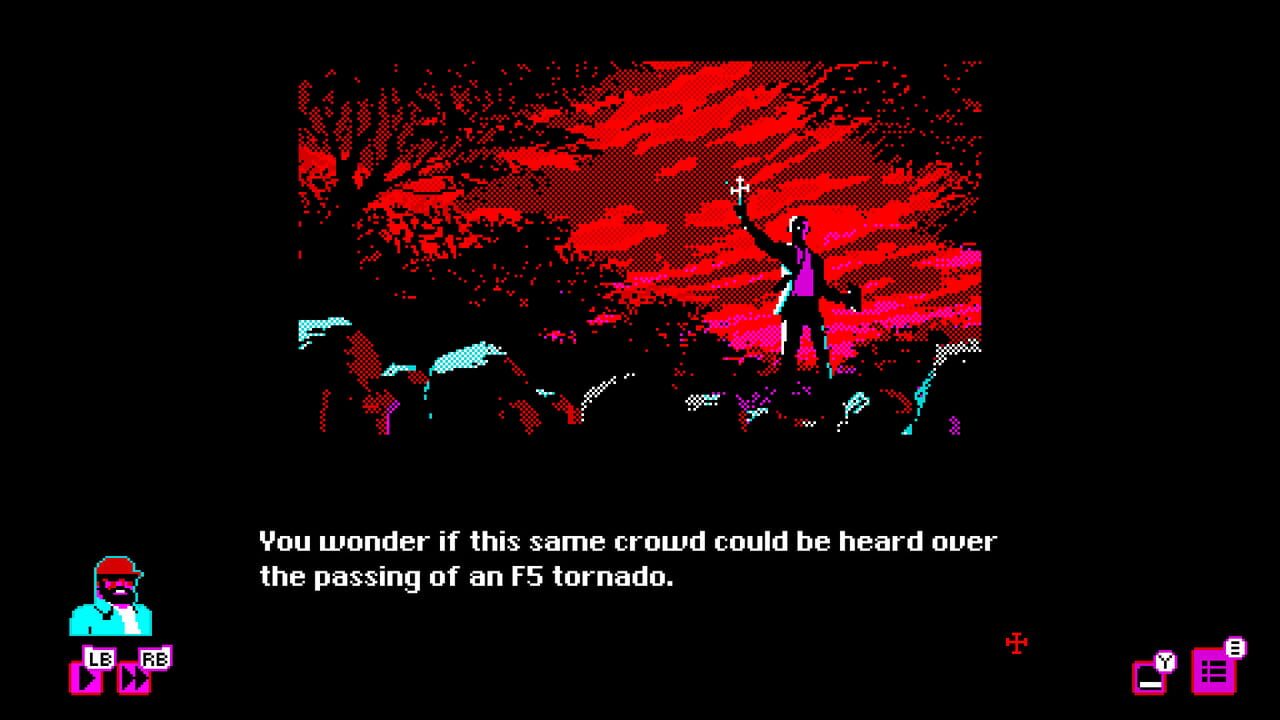Click the double-arrow skip symbol under RB
The width and height of the screenshot is (1280, 720).
(x=134, y=678)
